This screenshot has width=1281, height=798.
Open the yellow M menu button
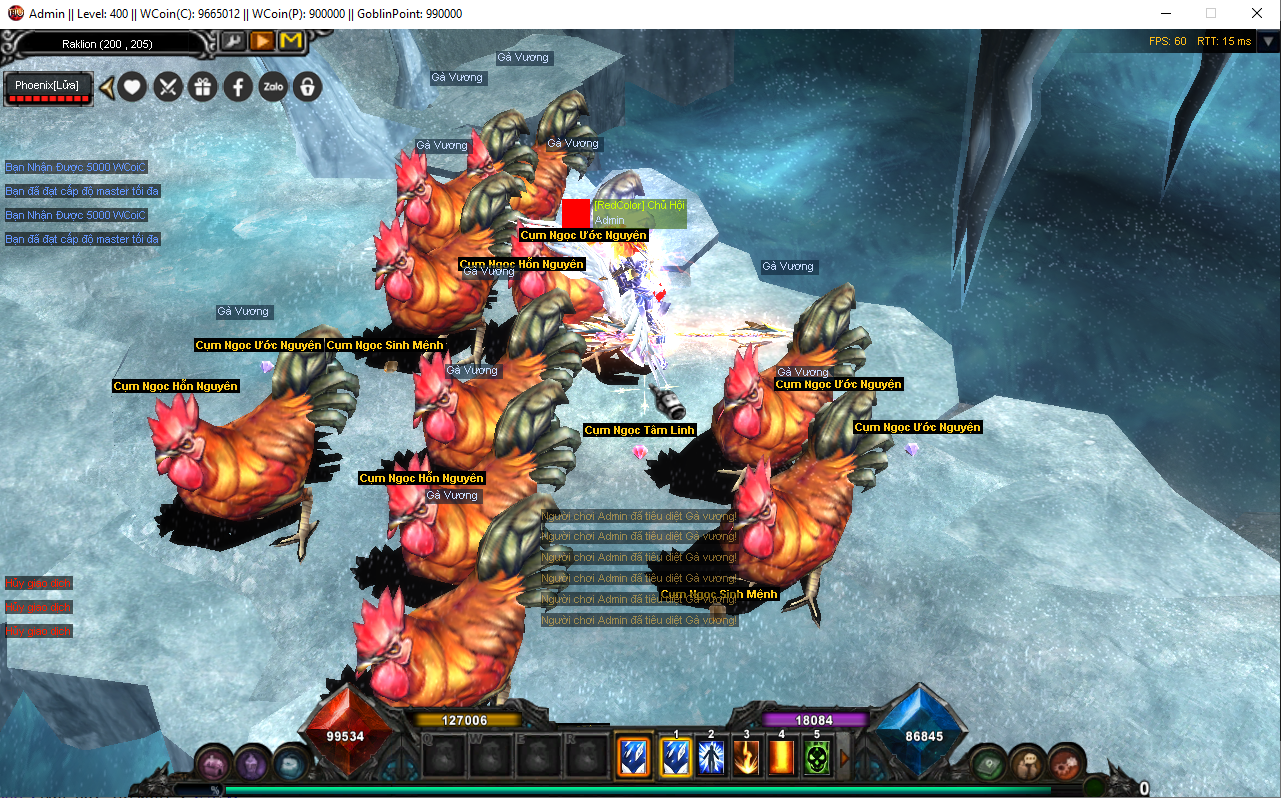click(x=291, y=41)
